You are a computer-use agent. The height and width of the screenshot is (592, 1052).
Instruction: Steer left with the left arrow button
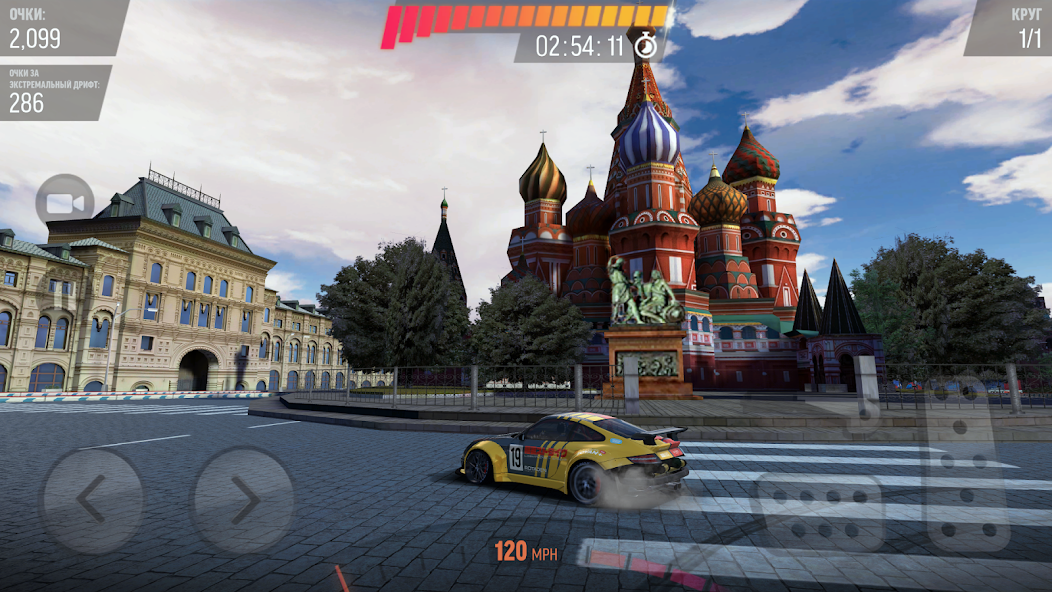coord(92,500)
